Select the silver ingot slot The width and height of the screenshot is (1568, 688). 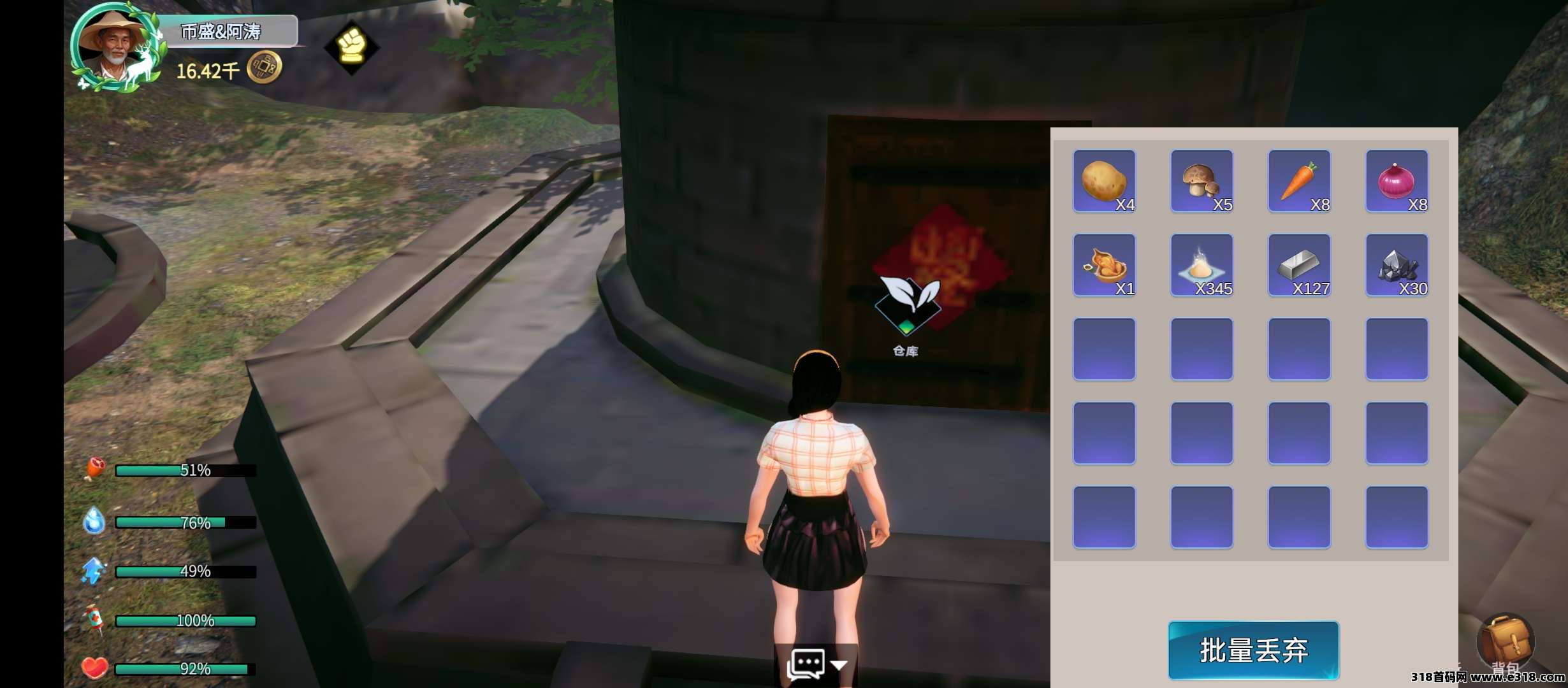pos(1299,265)
